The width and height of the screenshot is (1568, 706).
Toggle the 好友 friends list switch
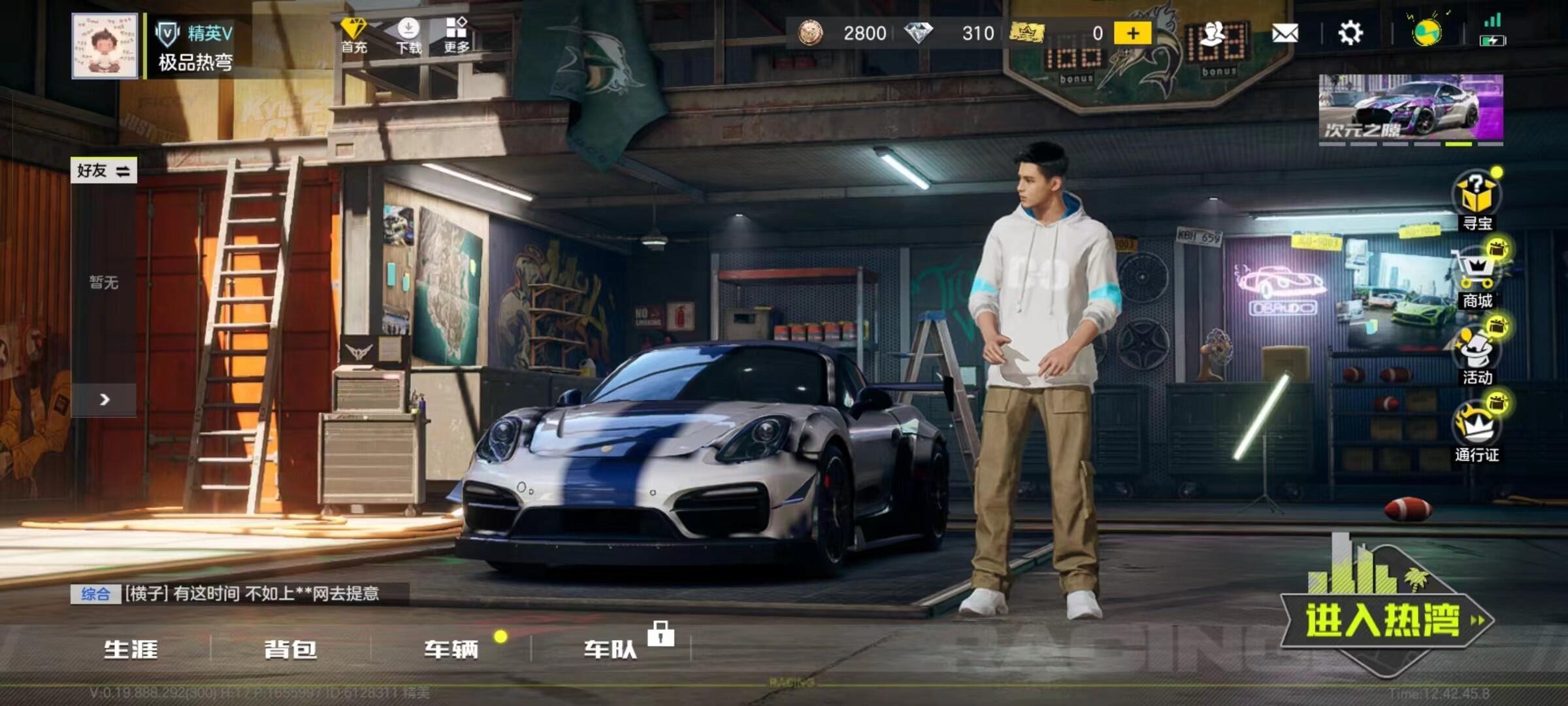pos(104,171)
